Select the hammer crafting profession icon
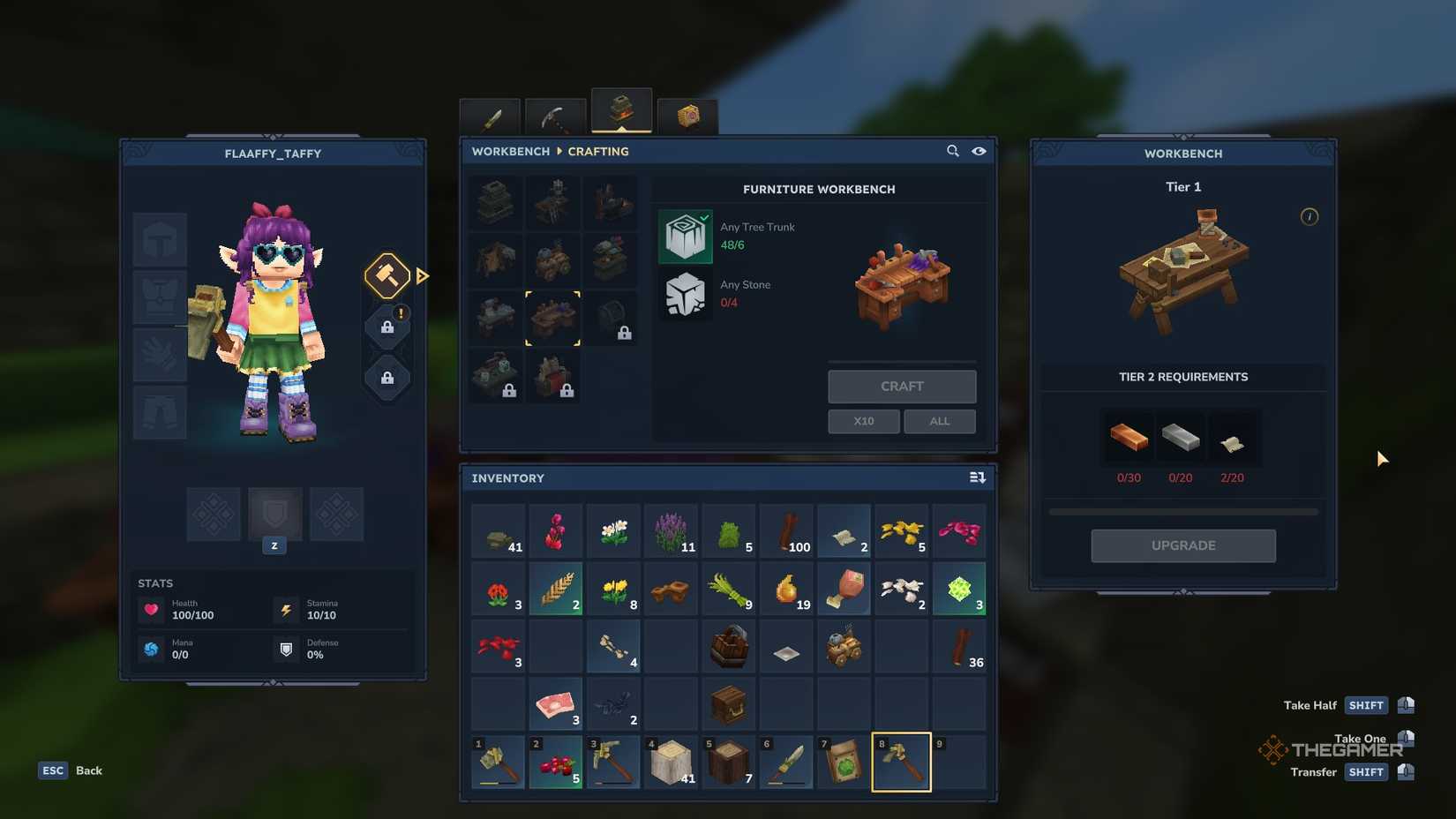The height and width of the screenshot is (819, 1456). coord(387,275)
